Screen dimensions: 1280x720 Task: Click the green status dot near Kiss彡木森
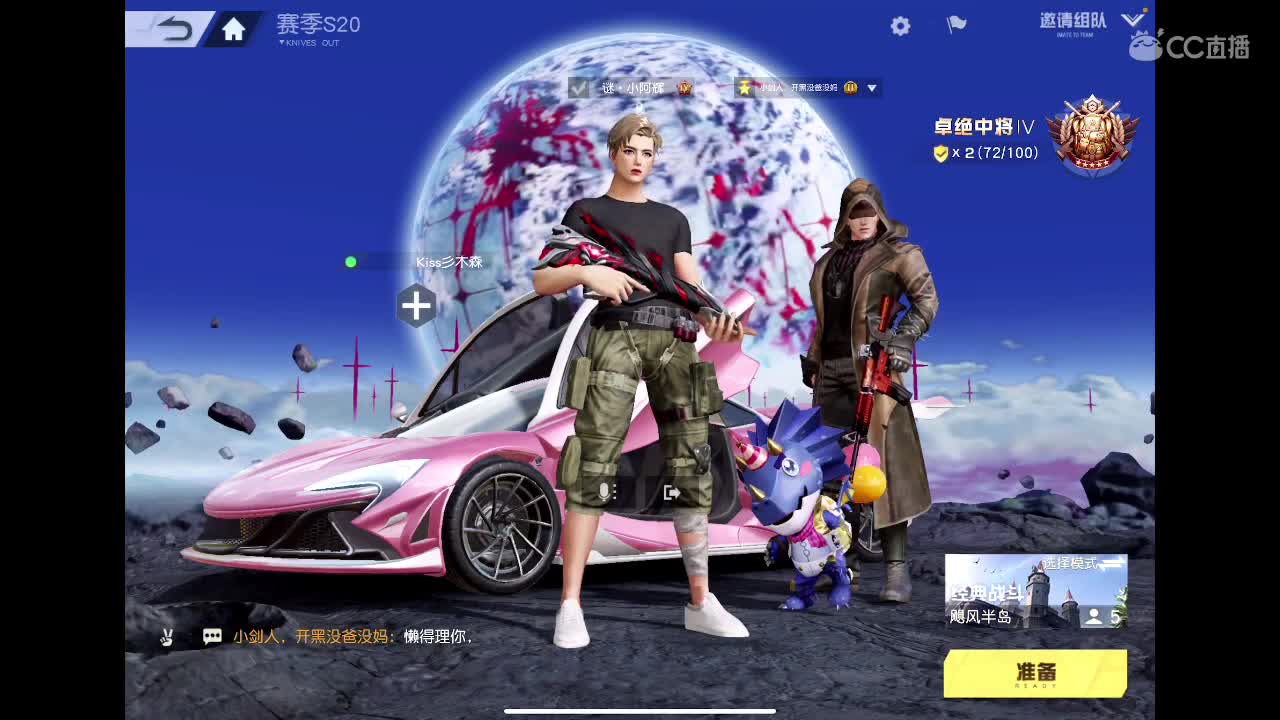coord(349,262)
